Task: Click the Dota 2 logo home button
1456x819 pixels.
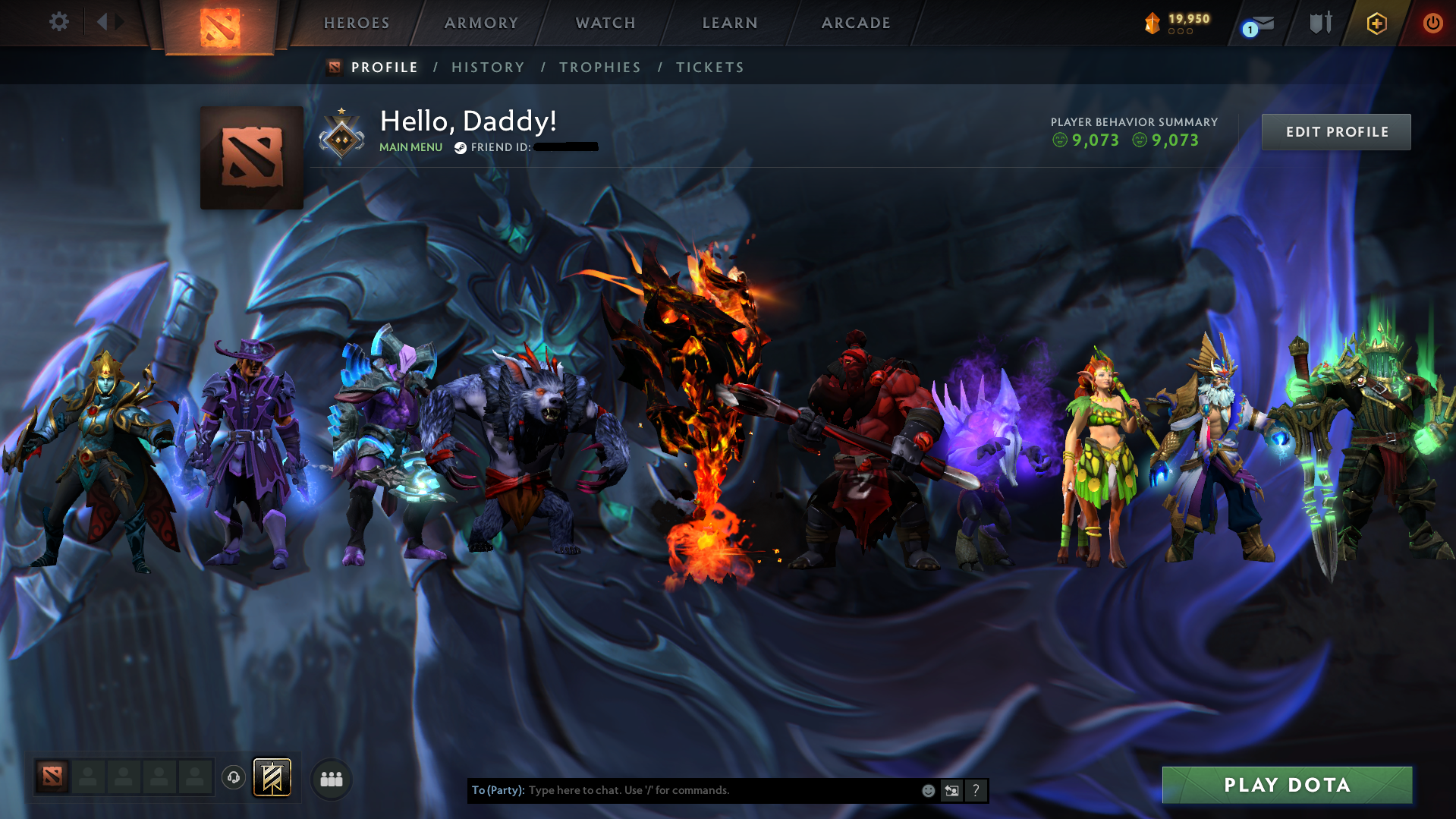Action: tap(219, 23)
